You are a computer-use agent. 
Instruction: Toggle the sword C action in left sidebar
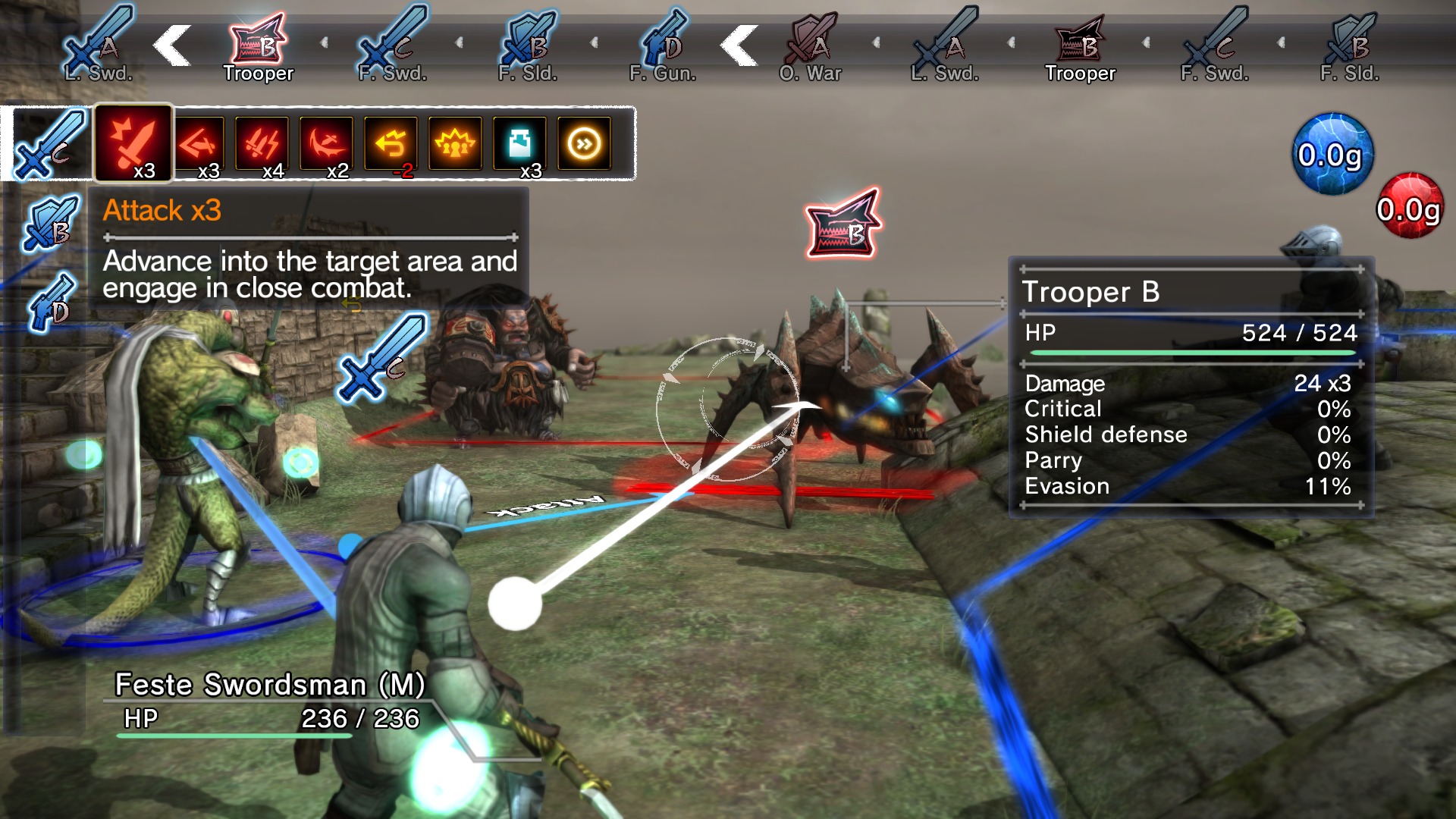(x=45, y=144)
